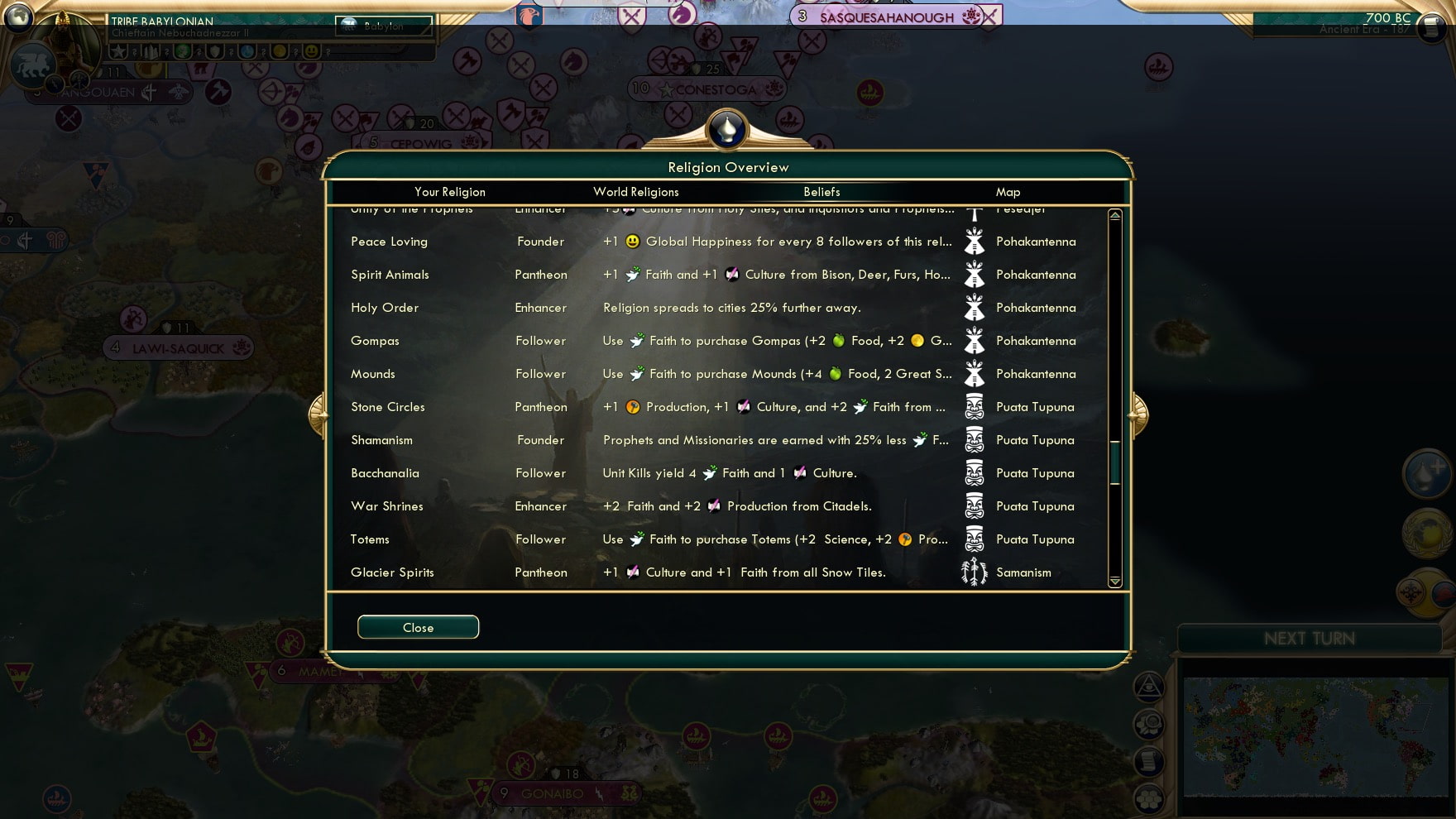Switch to the Your Religion tab
Image resolution: width=1456 pixels, height=819 pixels.
coord(449,192)
